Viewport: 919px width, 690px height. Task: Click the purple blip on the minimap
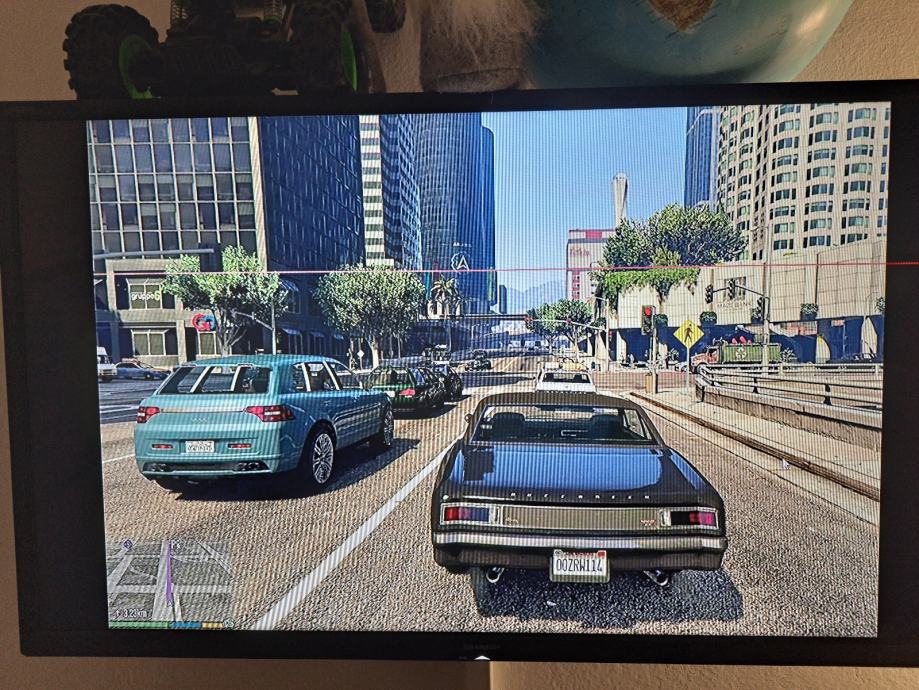coord(127,544)
